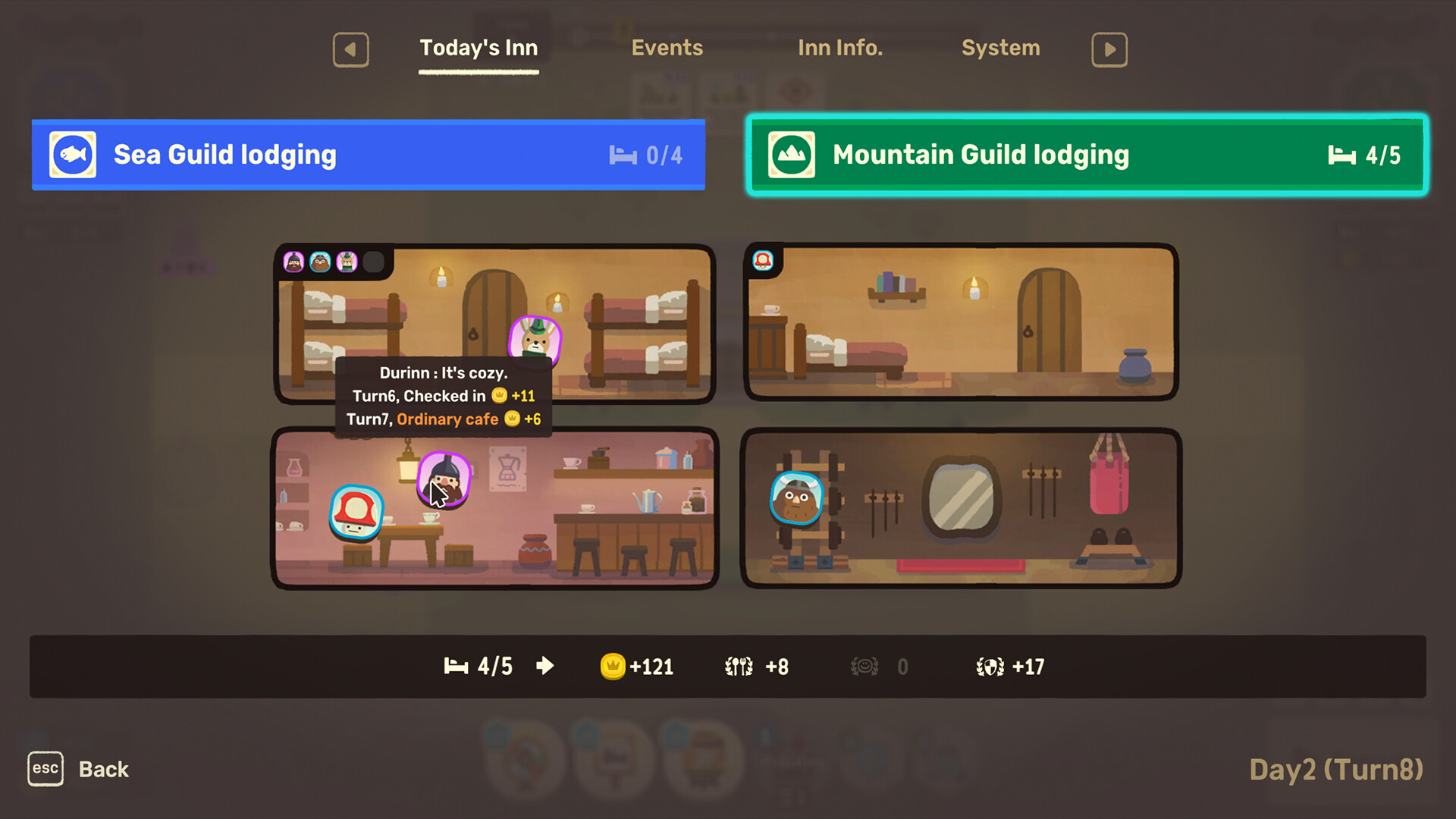The height and width of the screenshot is (819, 1456).
Task: Click the bed icon next to 4/5 summary
Action: 456,667
